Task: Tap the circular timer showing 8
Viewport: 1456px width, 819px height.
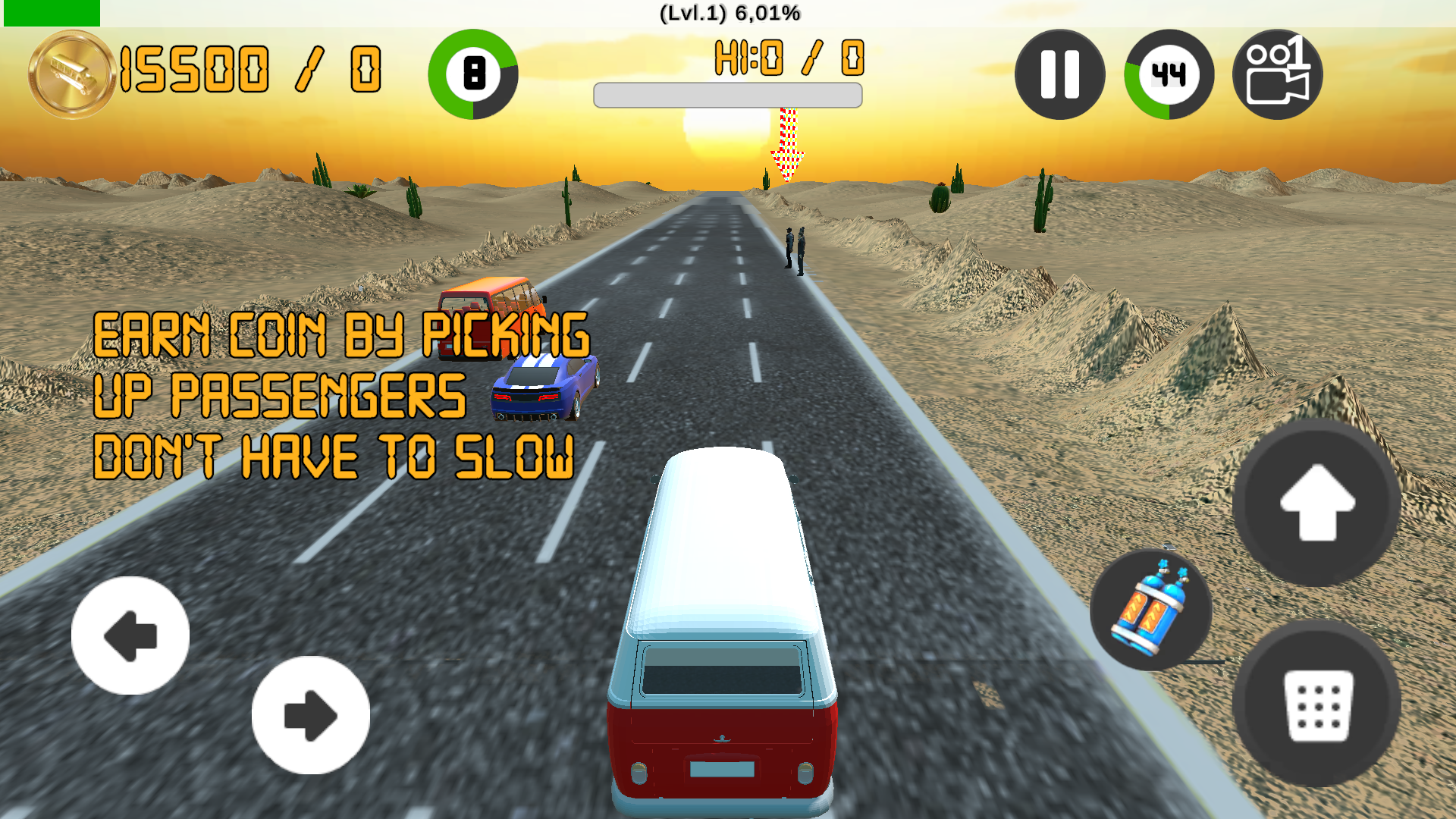Action: 474,76
